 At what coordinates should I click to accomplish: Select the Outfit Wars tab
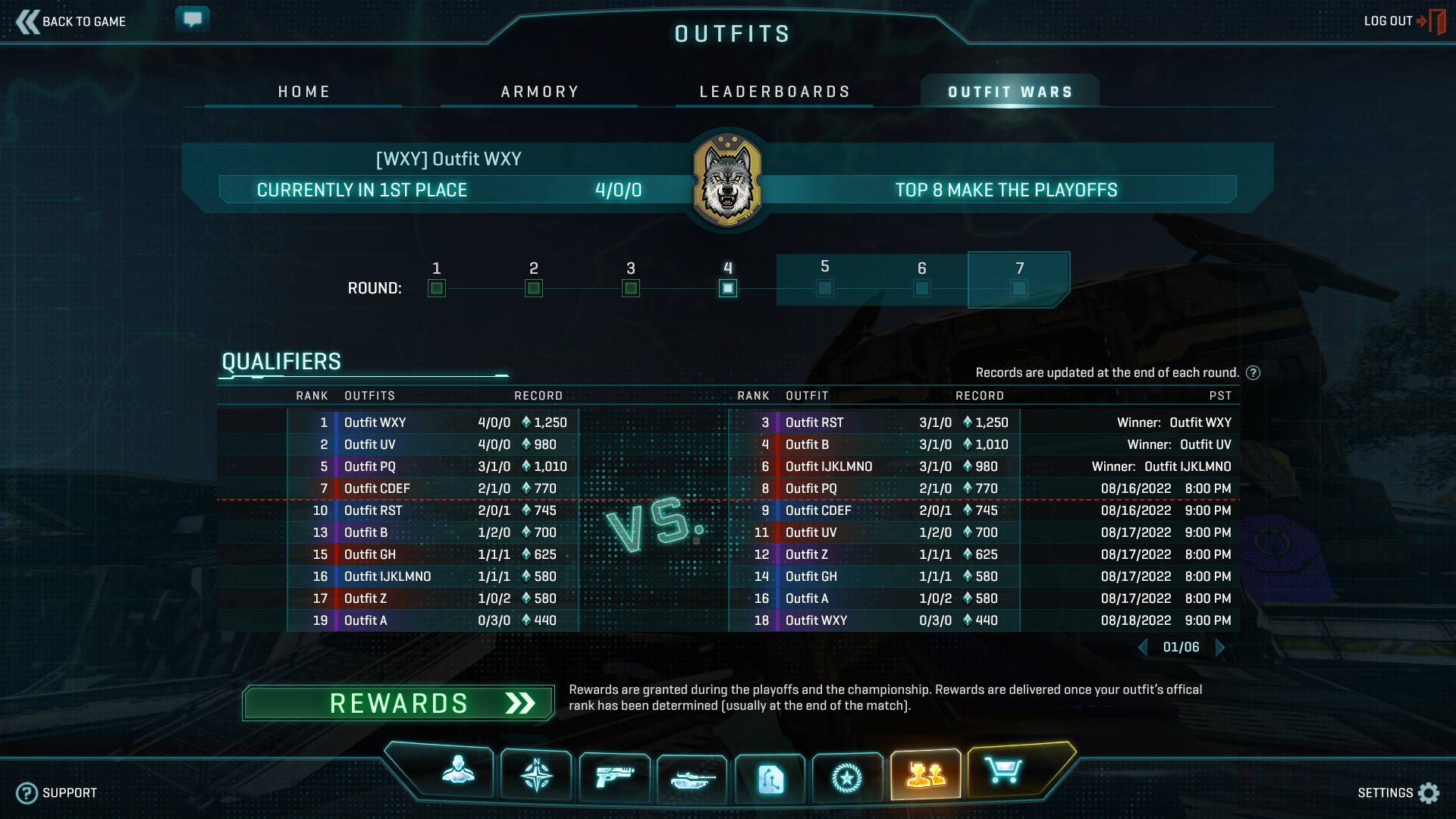click(x=1010, y=92)
